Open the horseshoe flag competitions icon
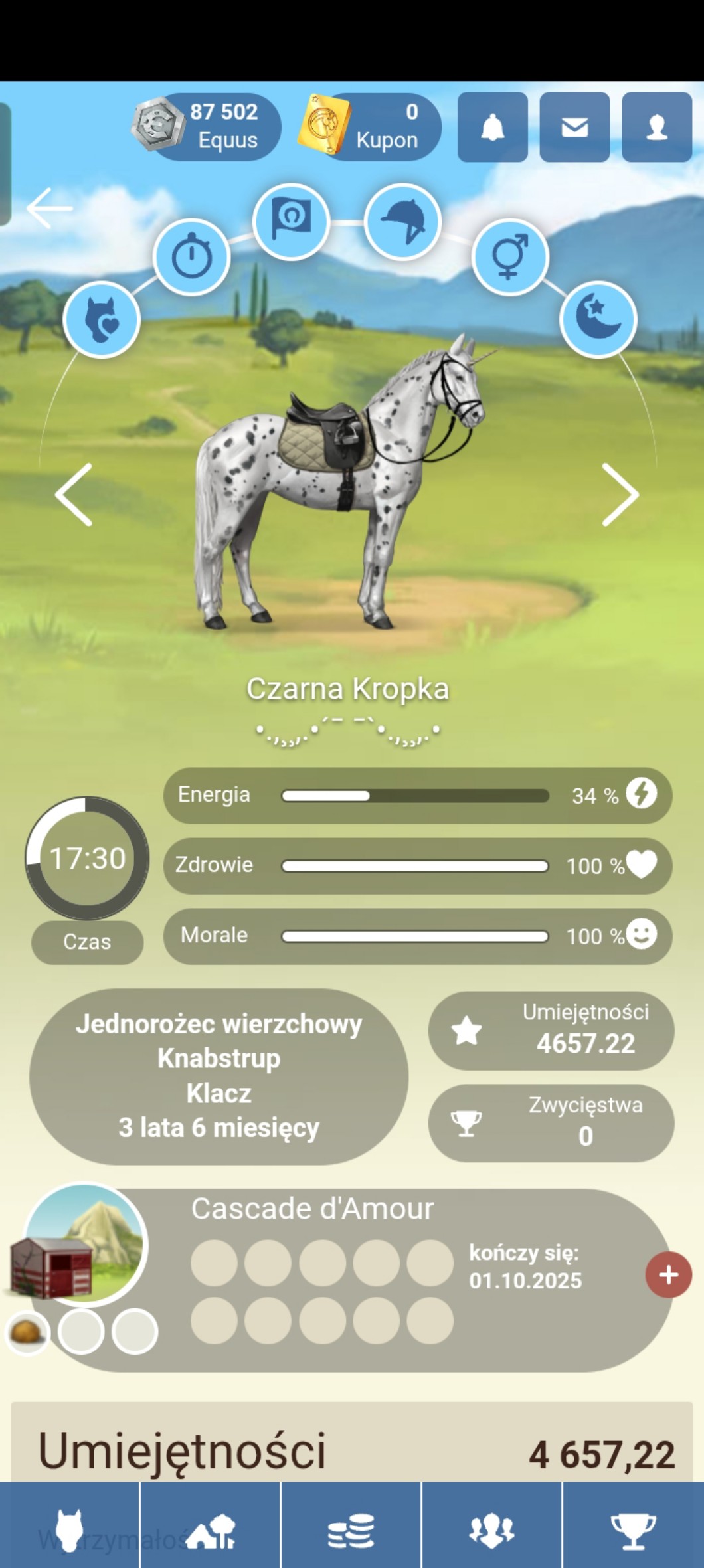Image resolution: width=704 pixels, height=1568 pixels. (291, 220)
